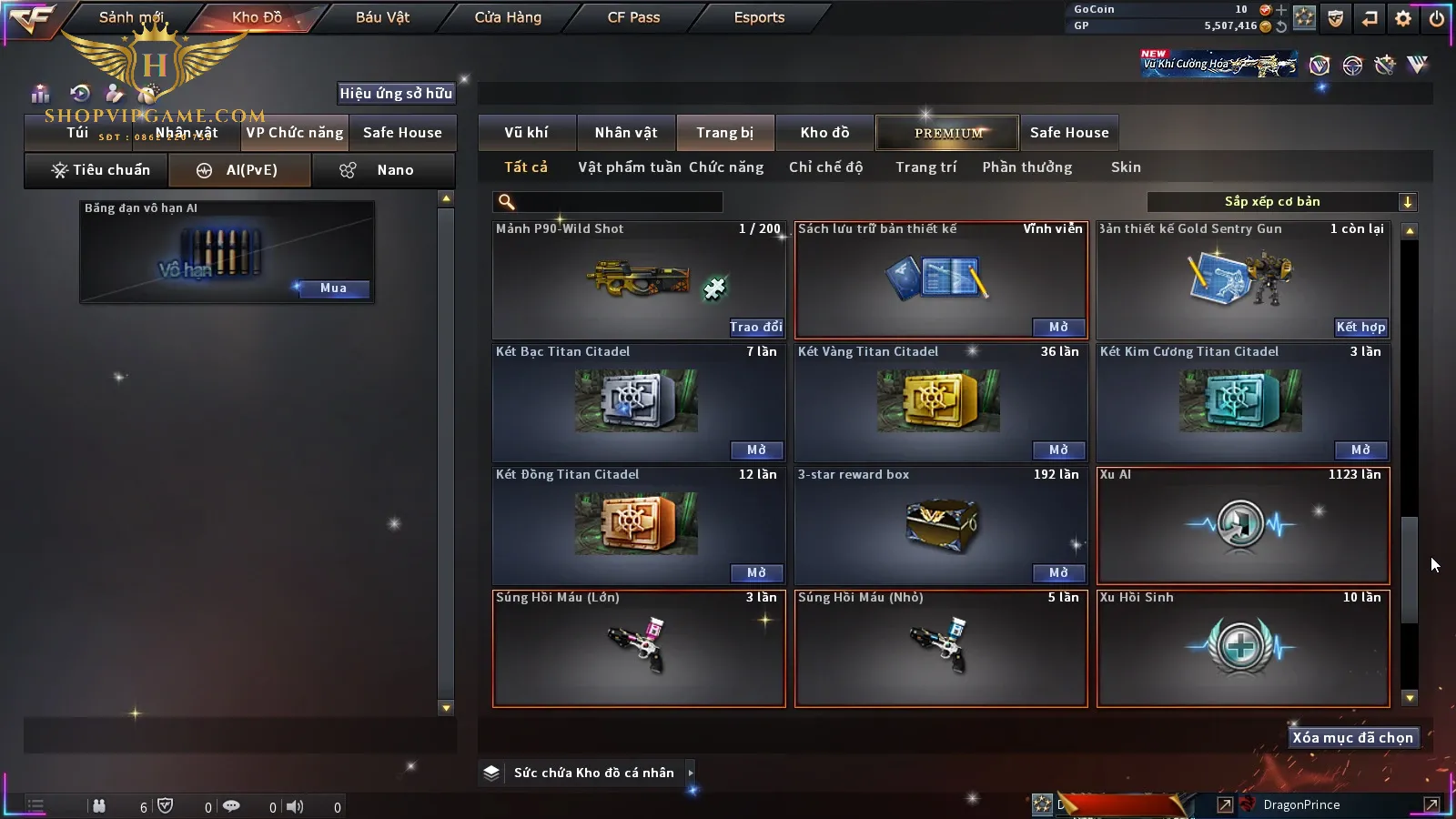This screenshot has width=1456, height=819.
Task: Switch to the Esports section
Action: (759, 17)
